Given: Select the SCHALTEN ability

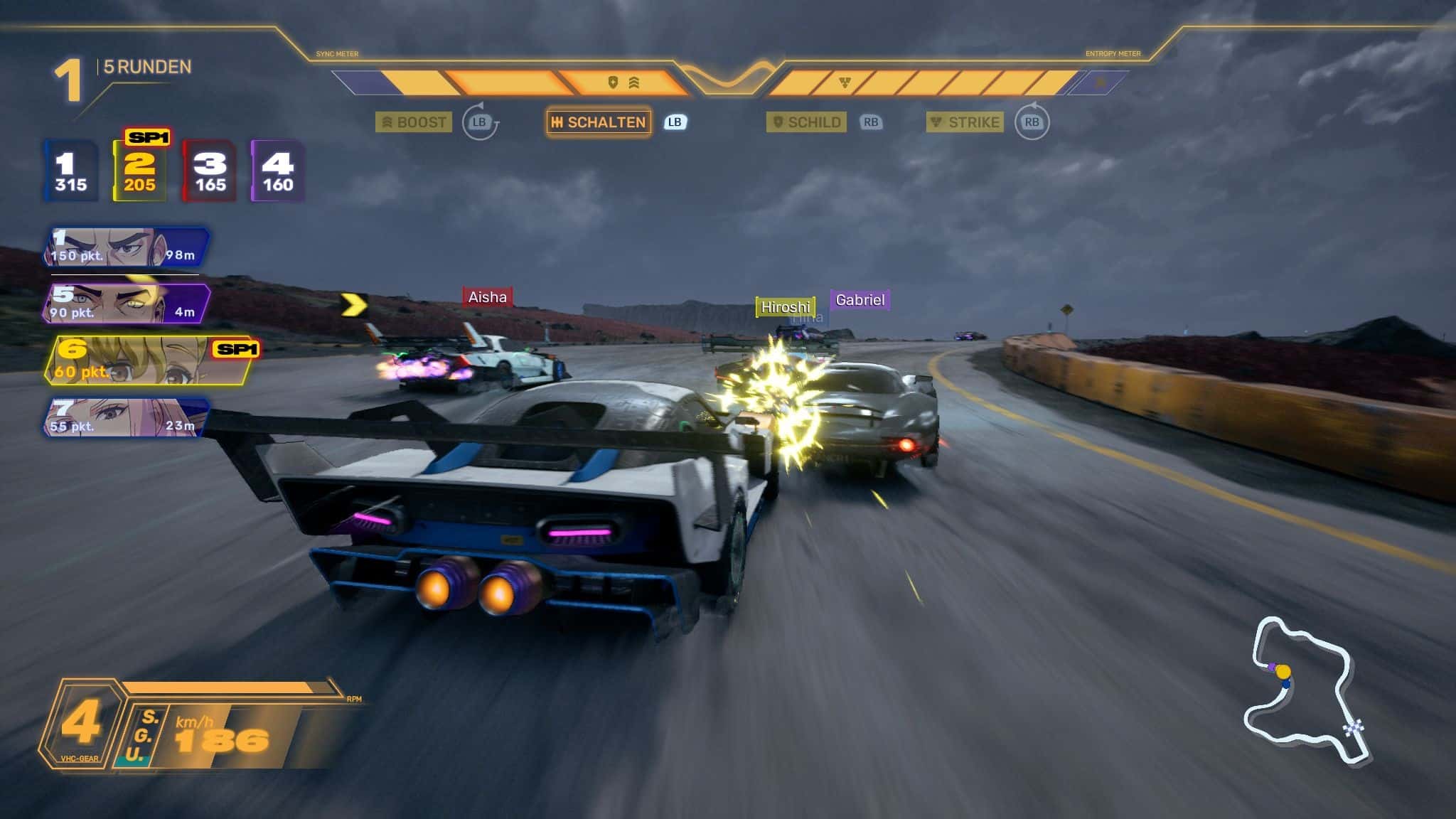Looking at the screenshot, I should (x=599, y=122).
